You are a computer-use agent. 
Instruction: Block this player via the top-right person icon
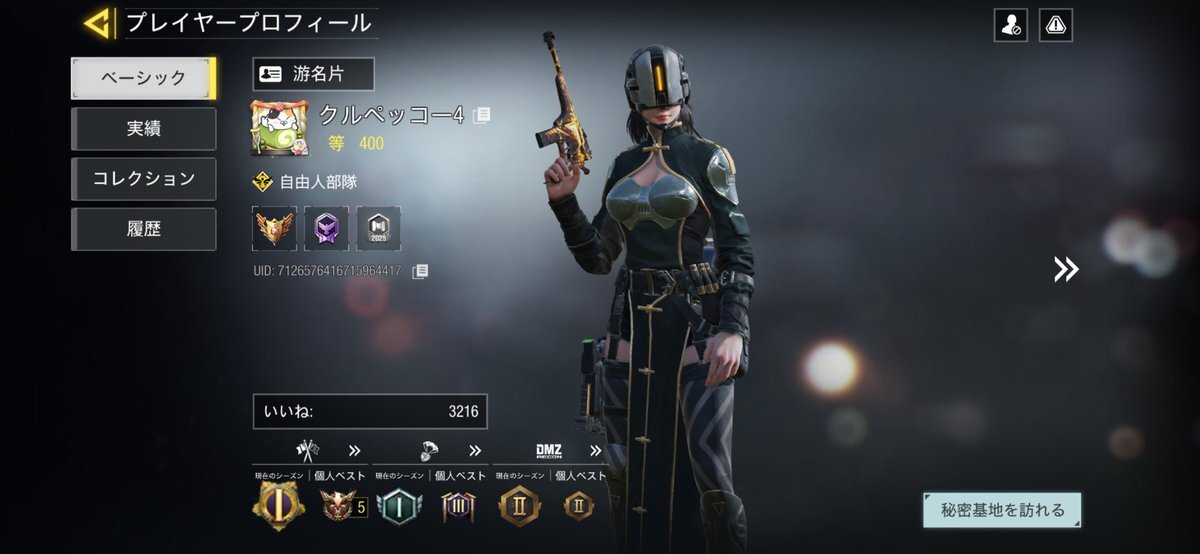(1010, 26)
